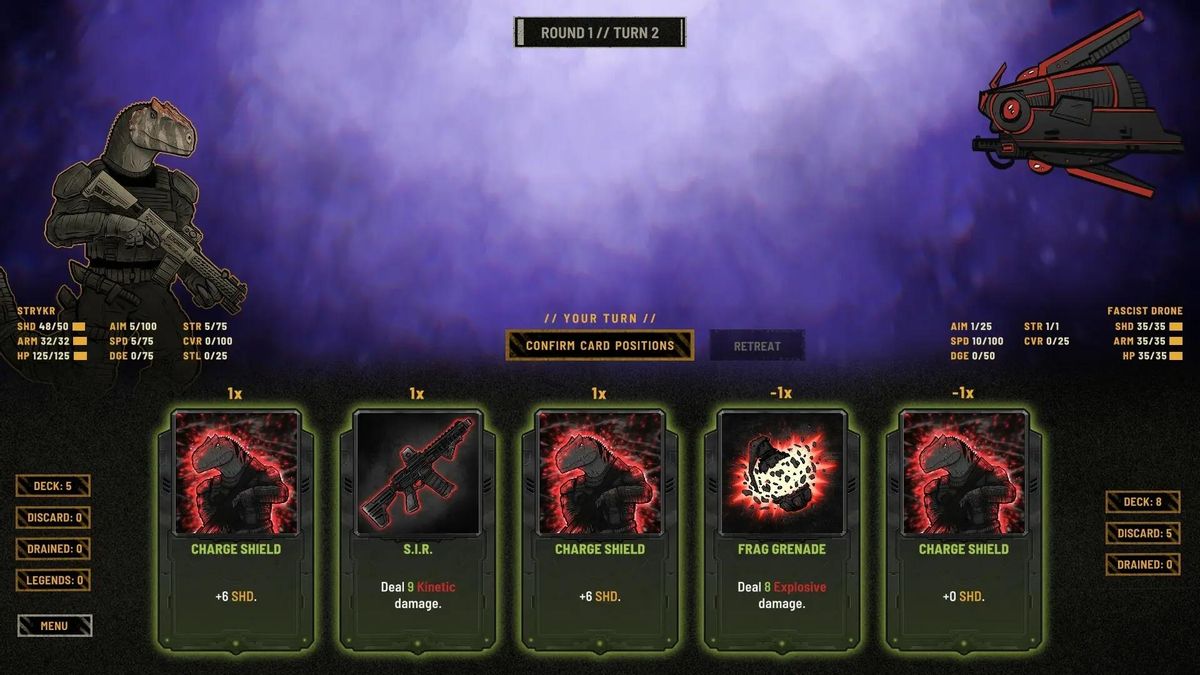Viewport: 1200px width, 675px height.
Task: Open the Menu button
Action: pos(54,626)
